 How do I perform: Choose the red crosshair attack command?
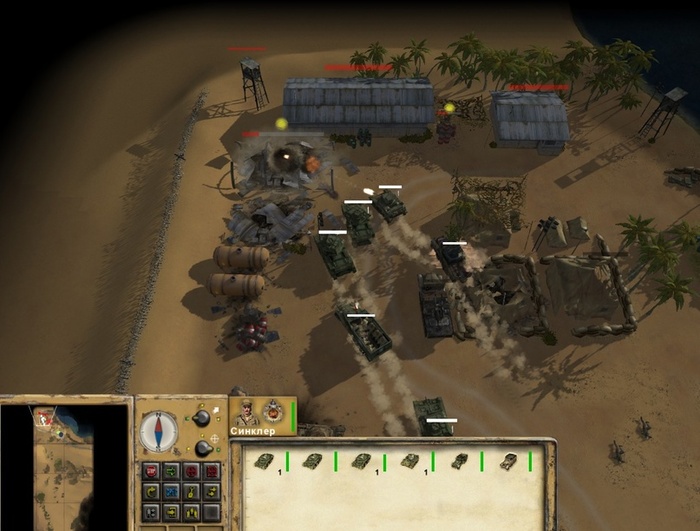pyautogui.click(x=191, y=471)
